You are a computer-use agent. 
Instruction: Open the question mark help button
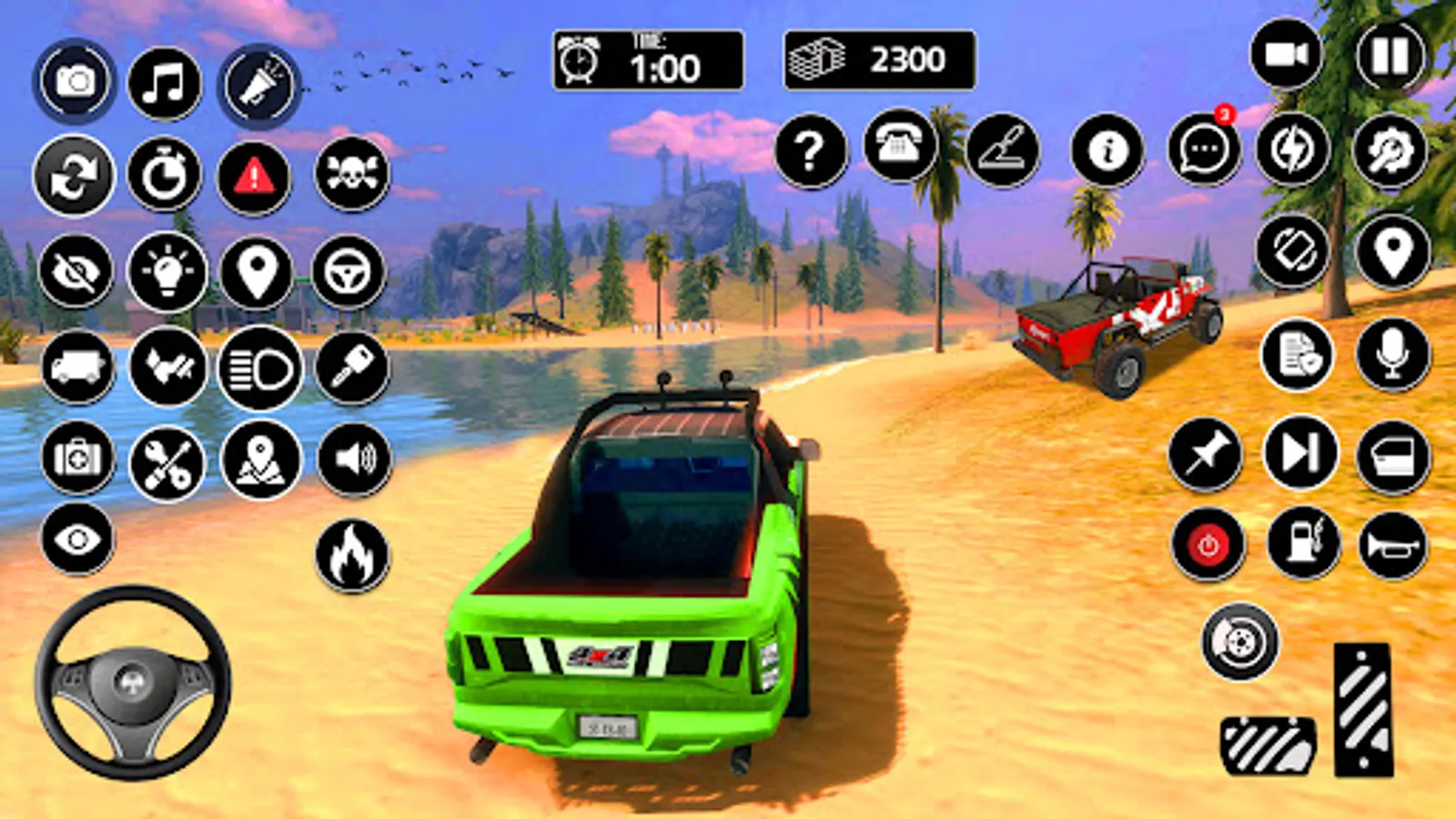point(810,151)
